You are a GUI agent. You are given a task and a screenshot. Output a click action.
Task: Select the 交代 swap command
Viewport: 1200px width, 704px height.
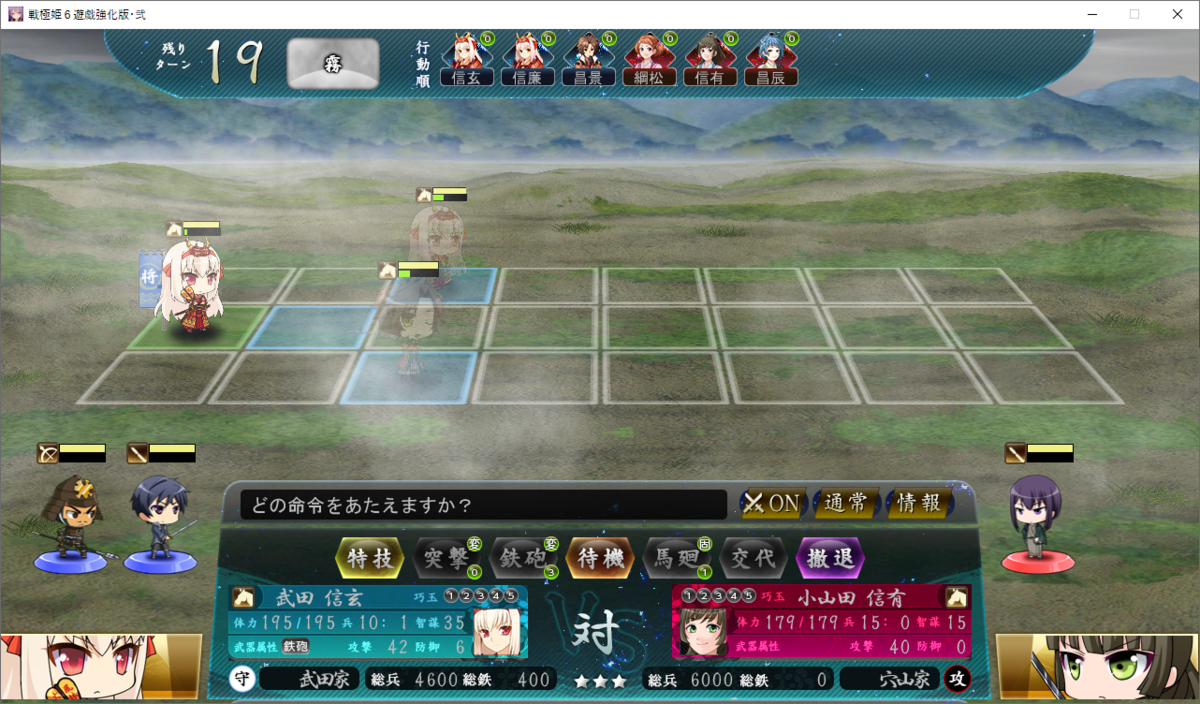tap(753, 558)
